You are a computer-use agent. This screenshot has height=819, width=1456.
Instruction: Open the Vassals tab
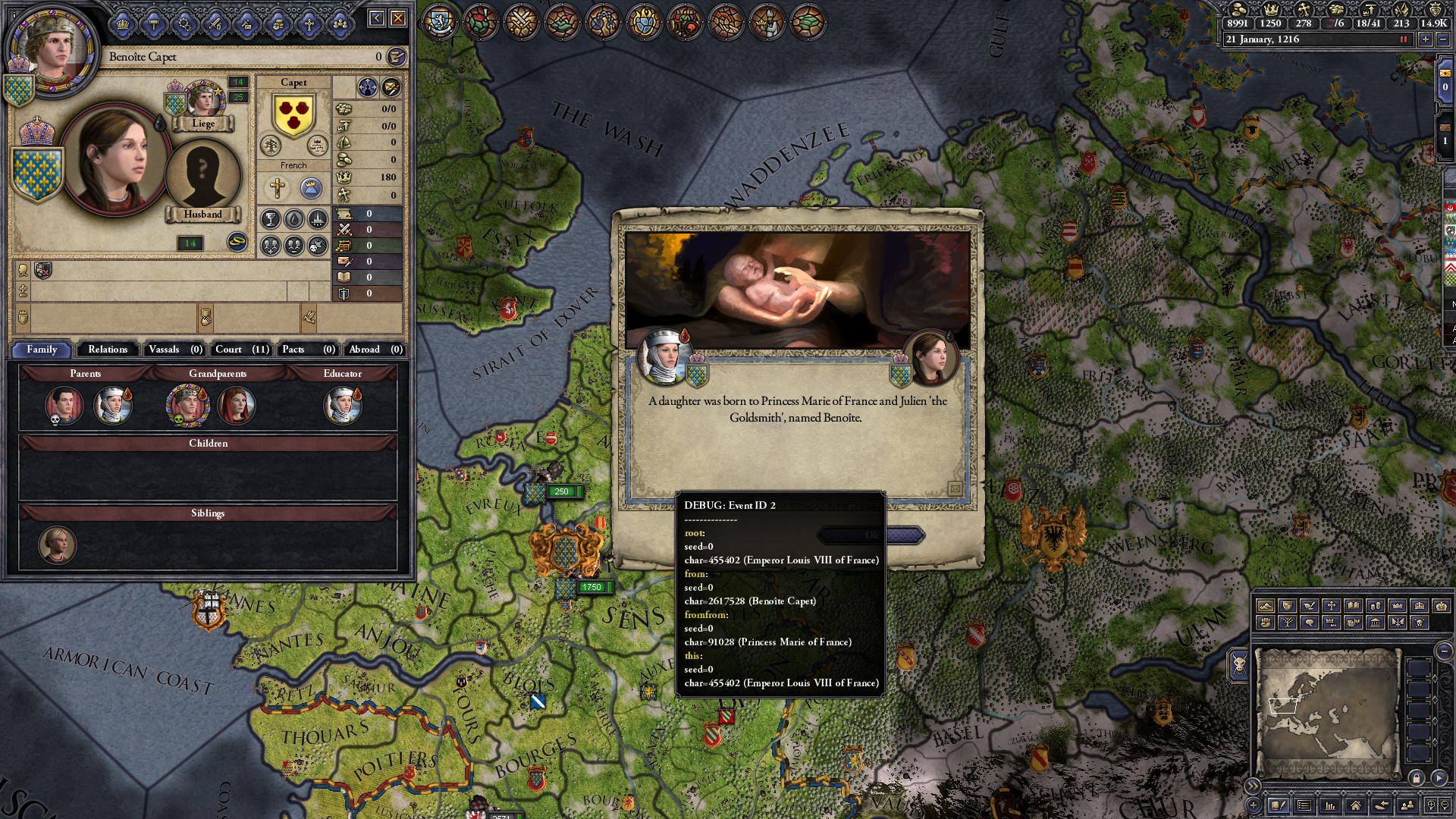(175, 350)
